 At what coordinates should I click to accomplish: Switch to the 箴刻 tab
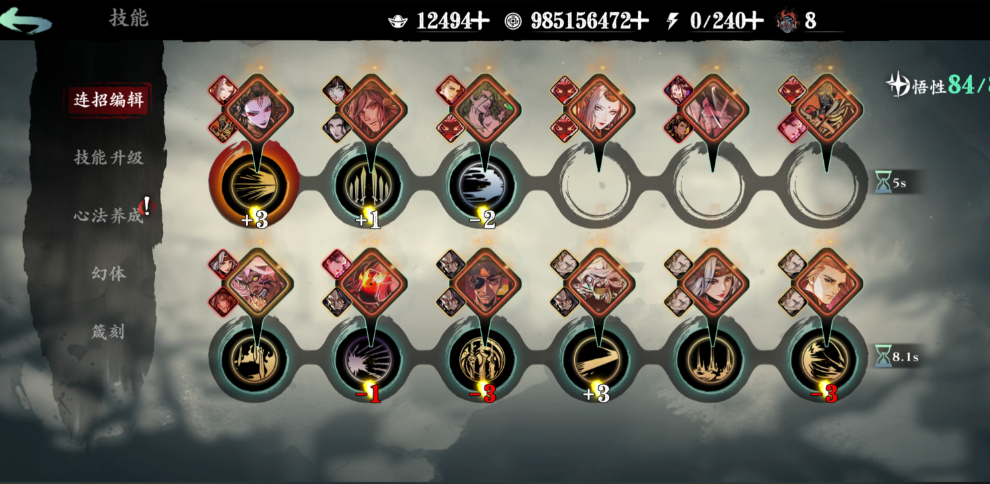(x=108, y=331)
